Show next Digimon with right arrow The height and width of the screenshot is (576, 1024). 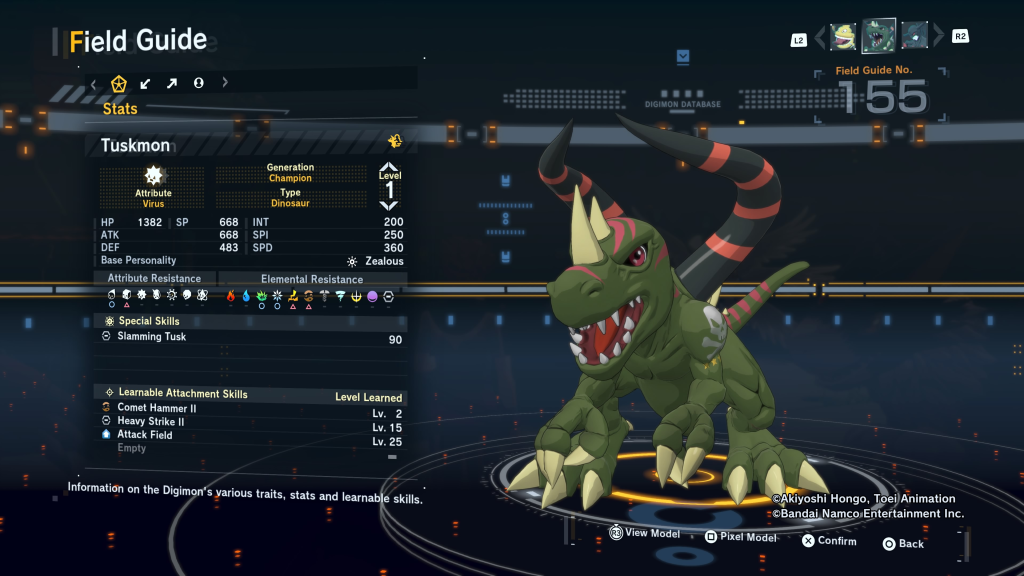click(938, 38)
